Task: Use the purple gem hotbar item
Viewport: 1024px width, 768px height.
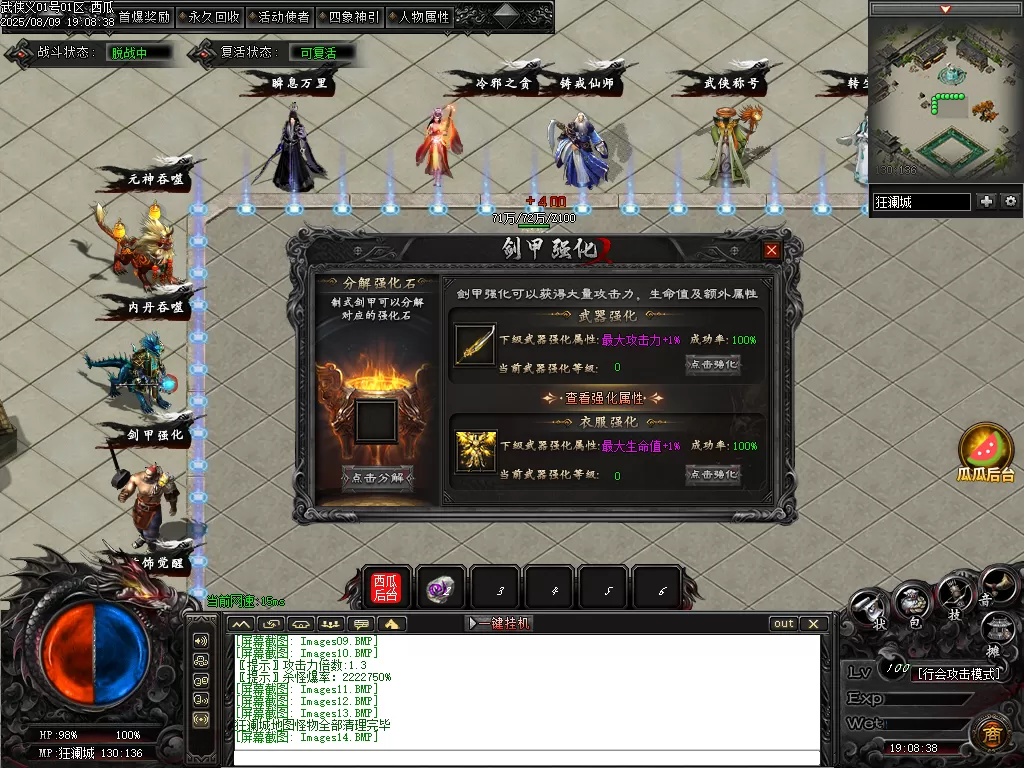Action: [440, 589]
